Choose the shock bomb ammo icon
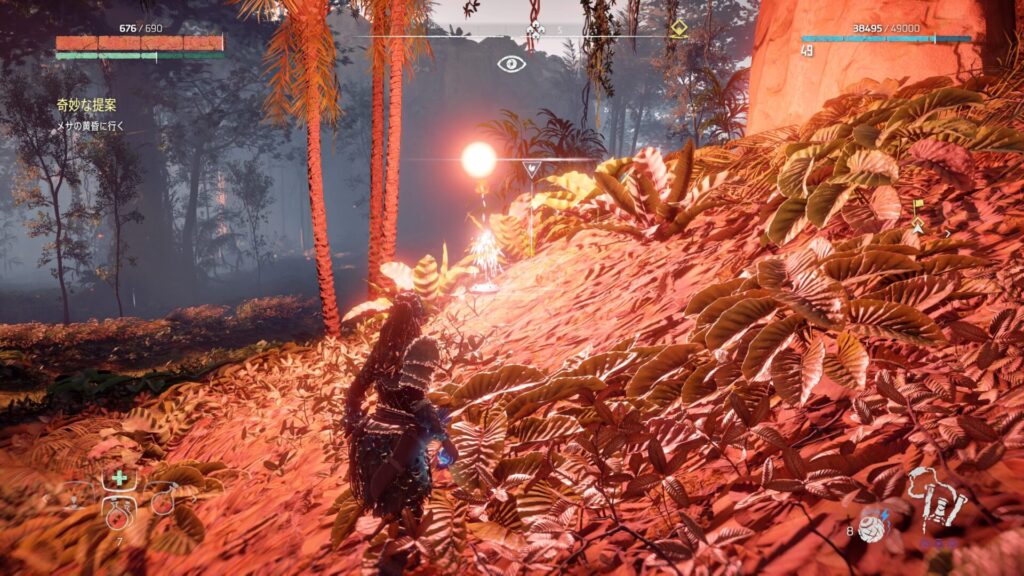 point(873,529)
